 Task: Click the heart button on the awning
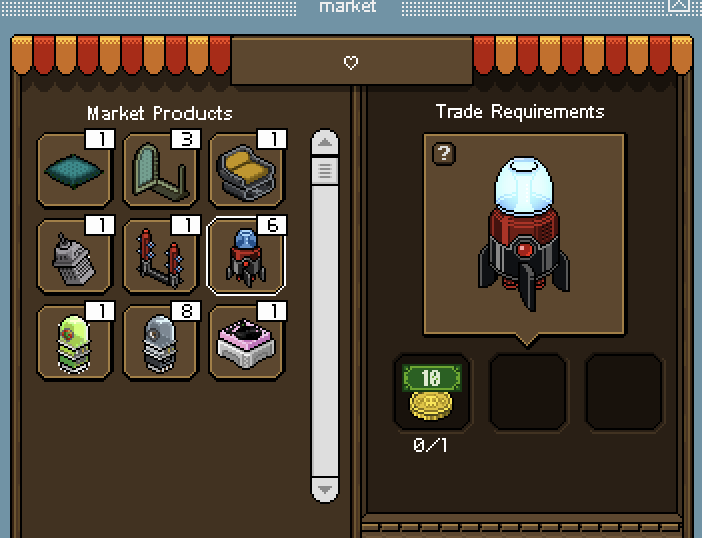[x=351, y=63]
